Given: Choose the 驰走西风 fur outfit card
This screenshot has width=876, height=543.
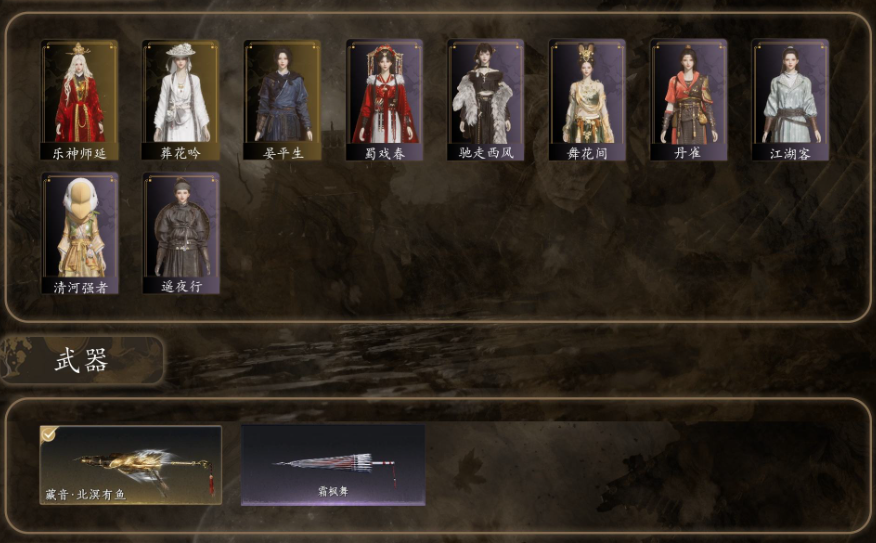Looking at the screenshot, I should click(486, 100).
